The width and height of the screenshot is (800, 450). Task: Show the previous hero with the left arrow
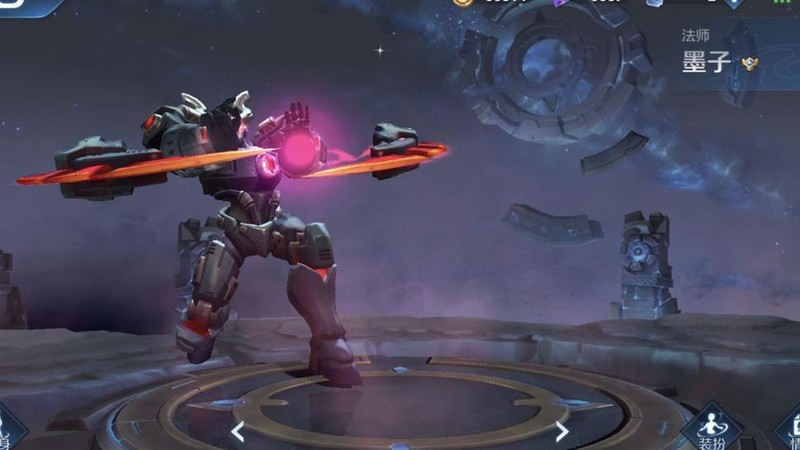(238, 432)
